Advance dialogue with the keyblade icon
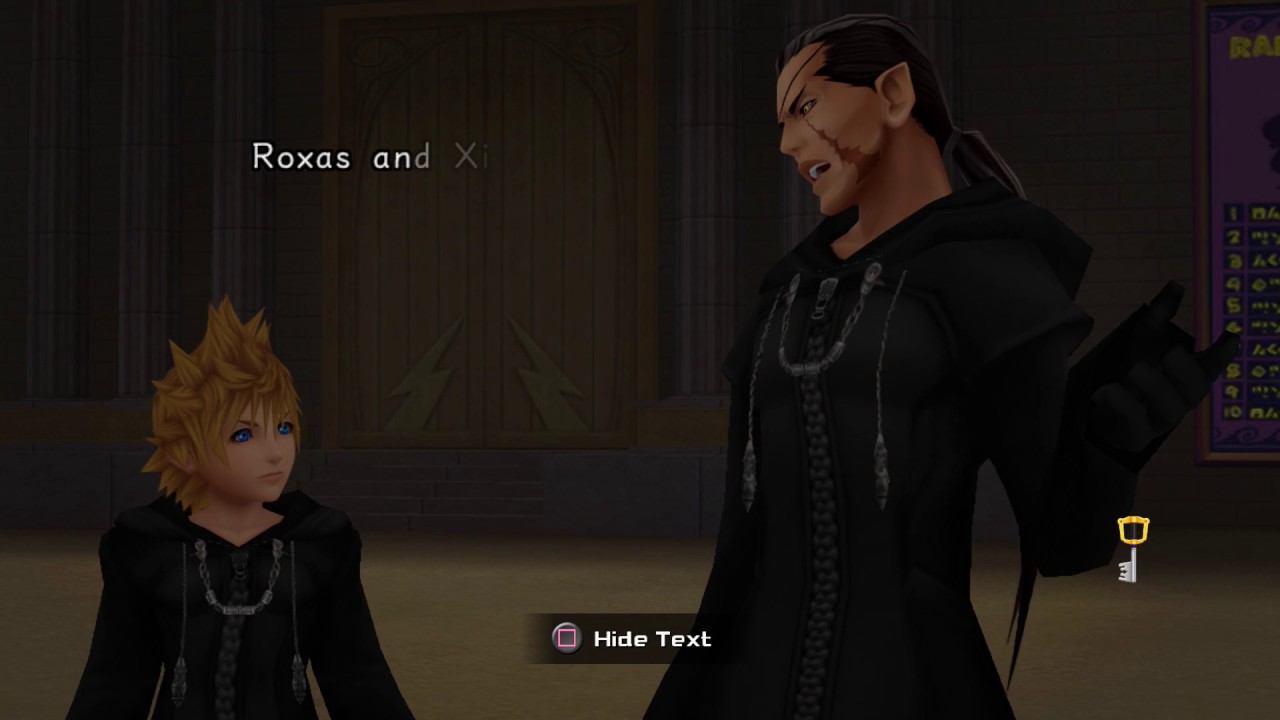Viewport: 1280px width, 720px height. coord(1132,548)
